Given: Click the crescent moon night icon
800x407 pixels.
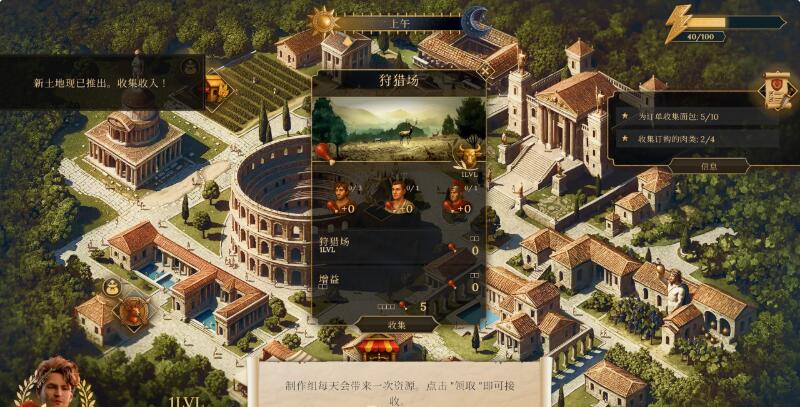Looking at the screenshot, I should (476, 21).
